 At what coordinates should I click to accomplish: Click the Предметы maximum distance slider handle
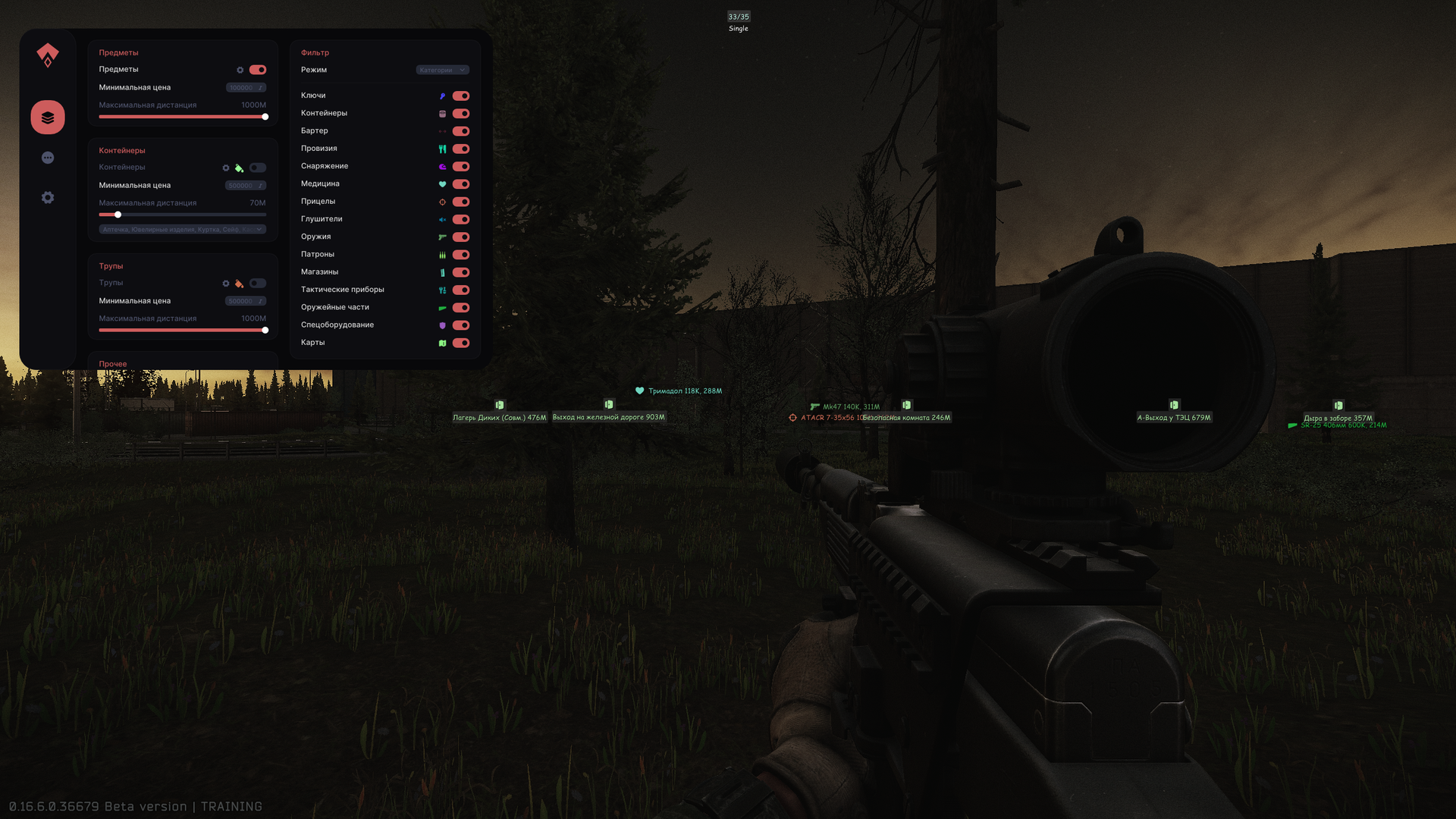point(265,117)
